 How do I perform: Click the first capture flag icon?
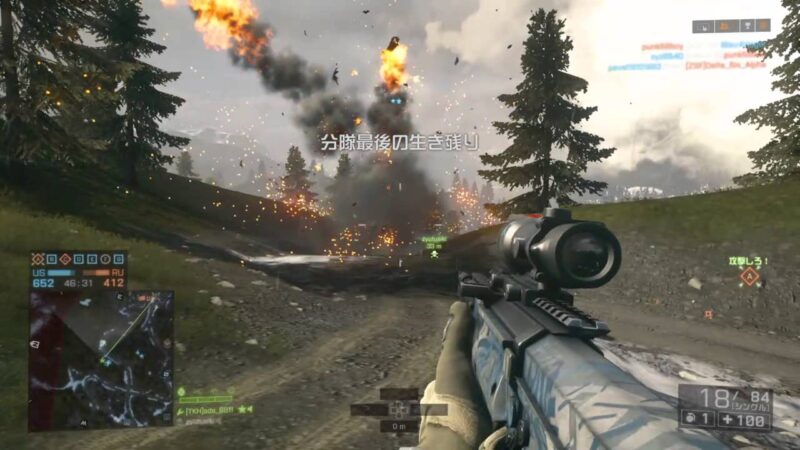37,258
